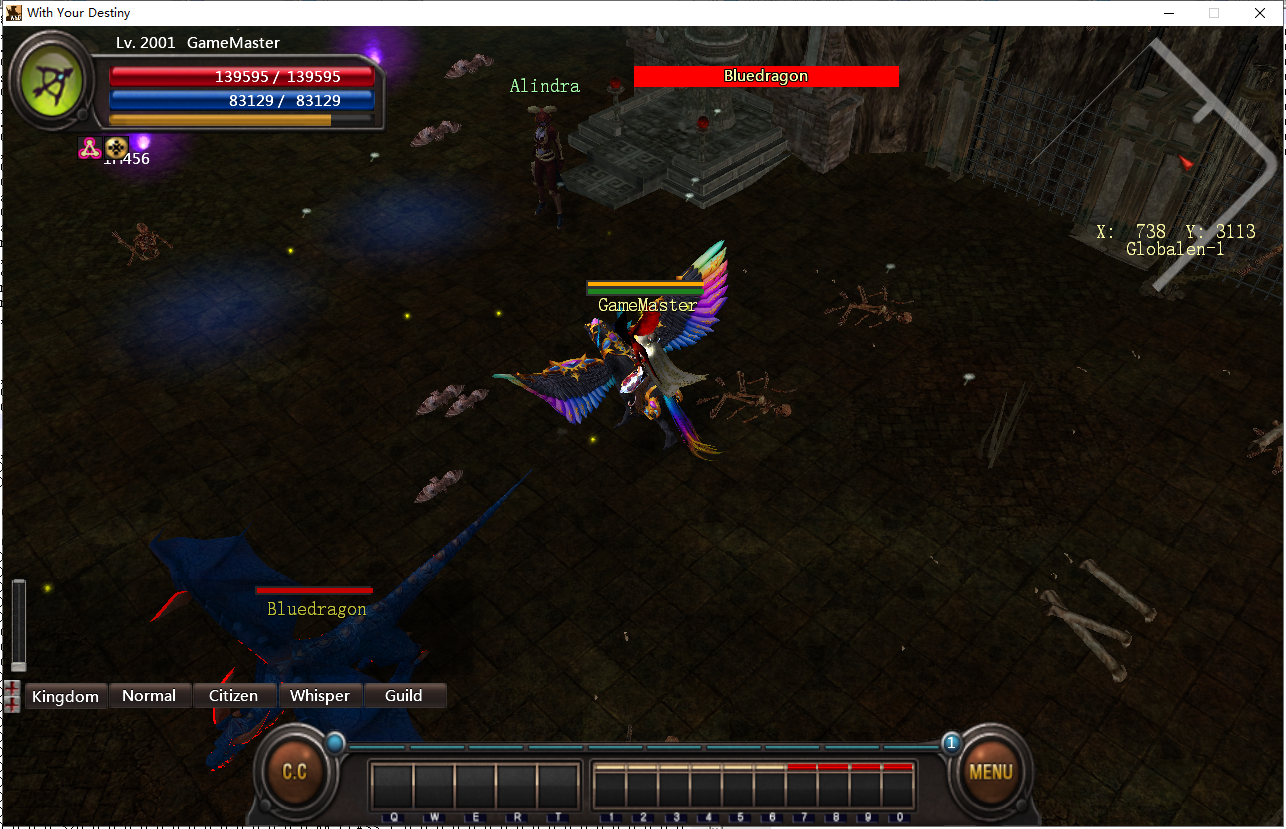
Task: Select the pink triangle buff icon
Action: pyautogui.click(x=91, y=148)
